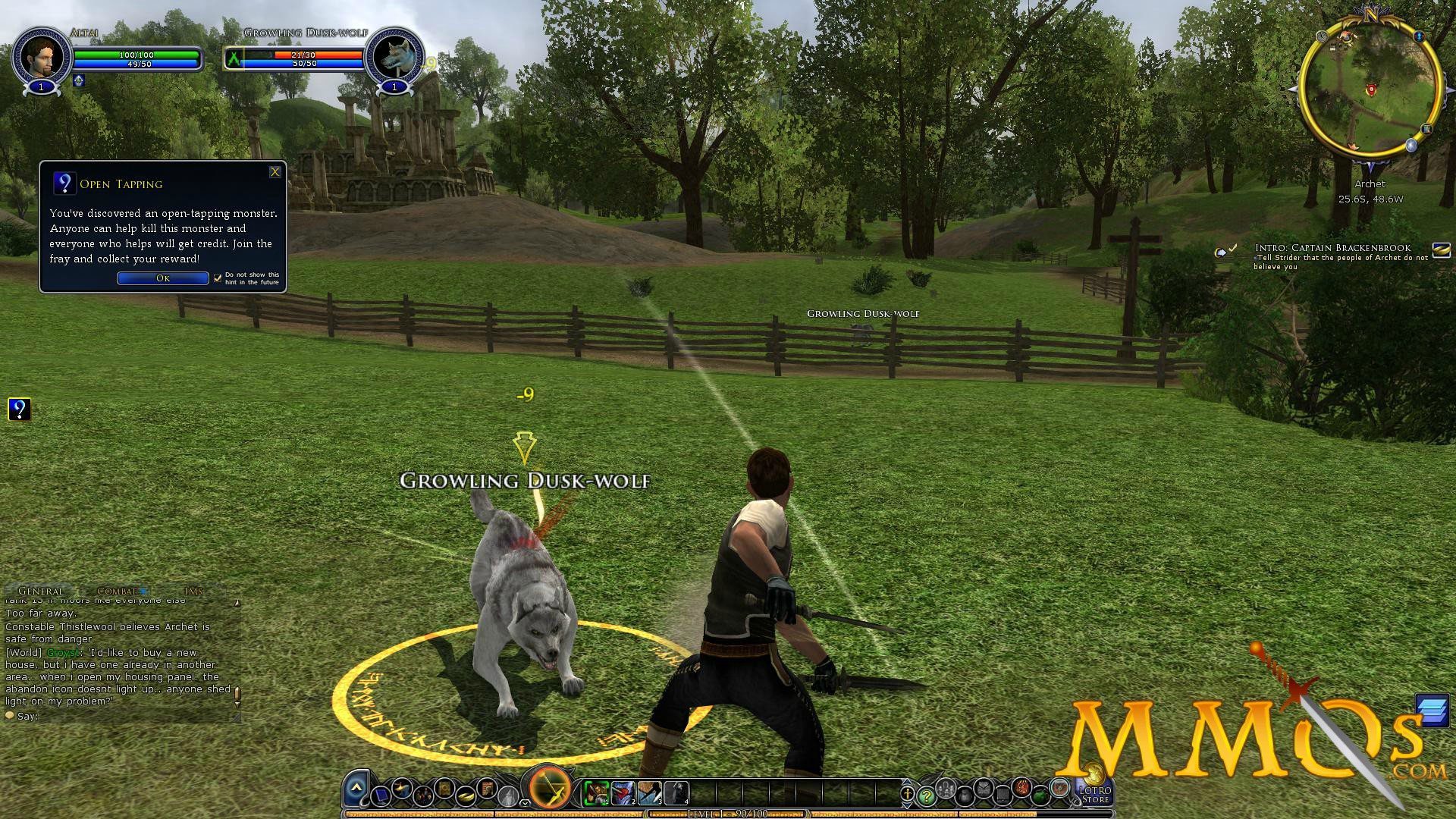Select the attack skill in quickslot 1

pyautogui.click(x=597, y=792)
